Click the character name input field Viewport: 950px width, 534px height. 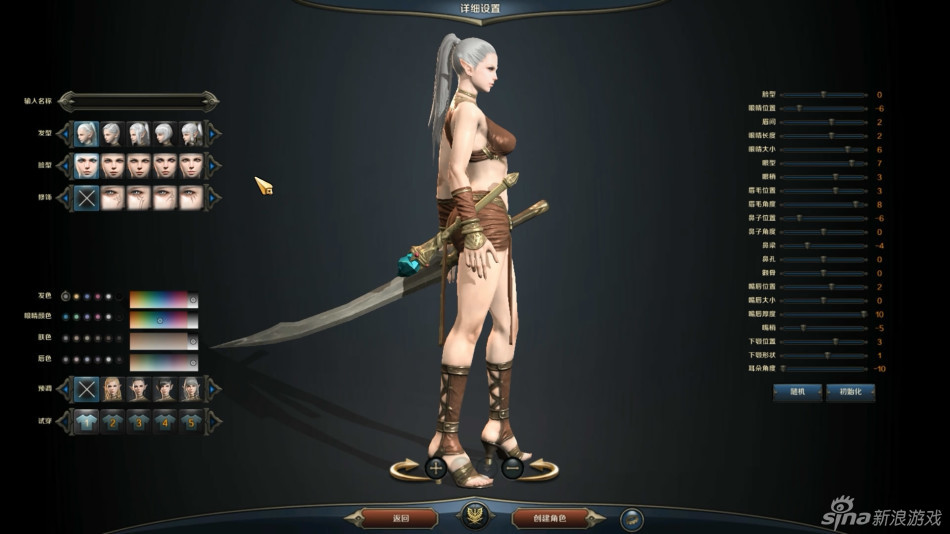(x=138, y=101)
